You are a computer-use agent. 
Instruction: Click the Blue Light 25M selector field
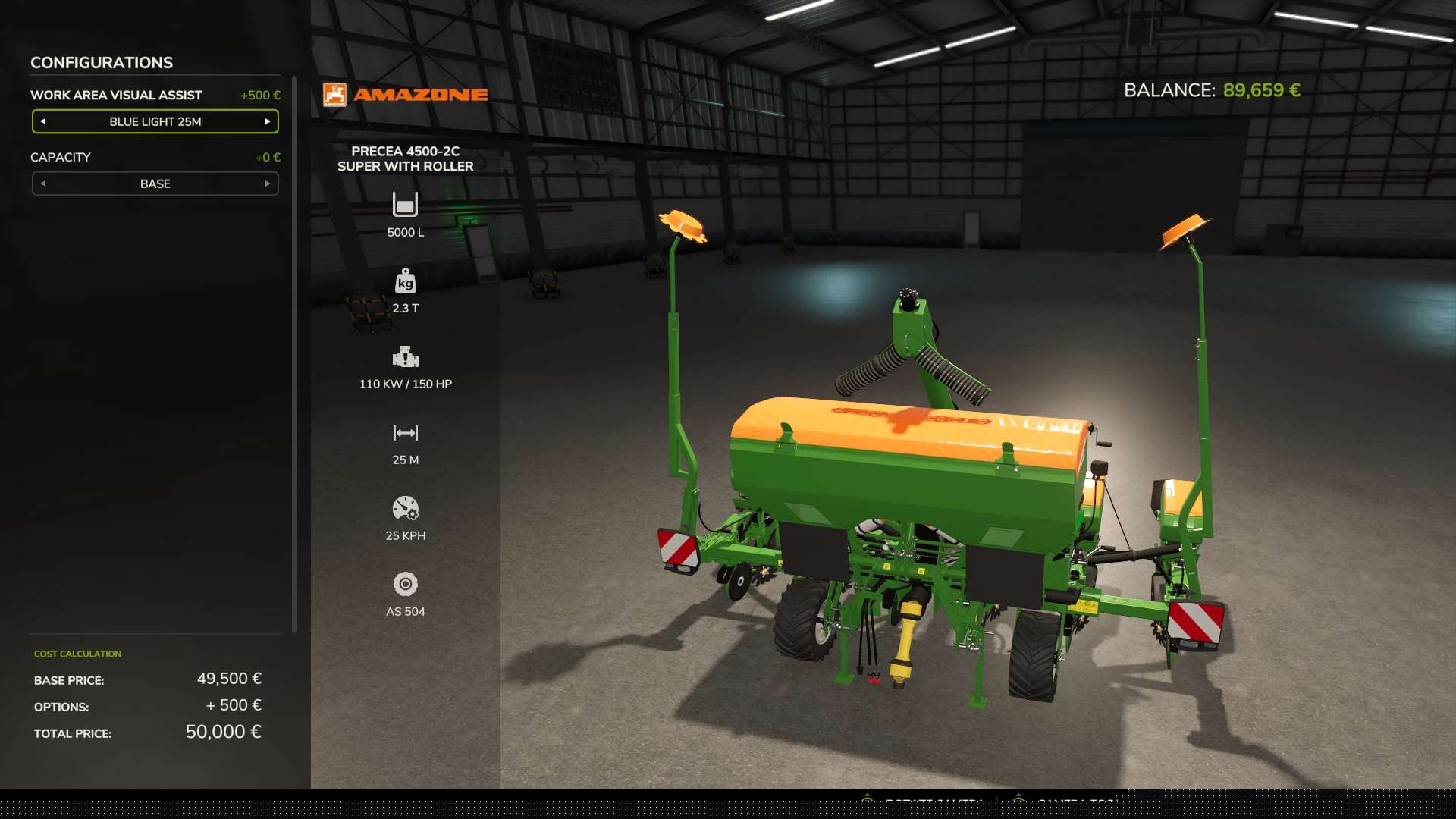click(x=155, y=121)
